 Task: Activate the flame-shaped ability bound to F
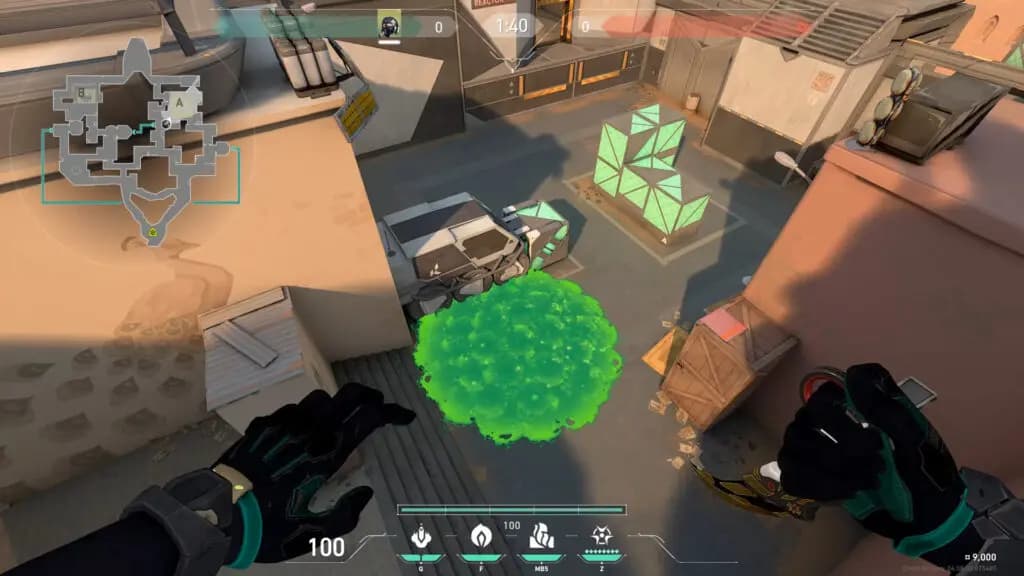480,536
